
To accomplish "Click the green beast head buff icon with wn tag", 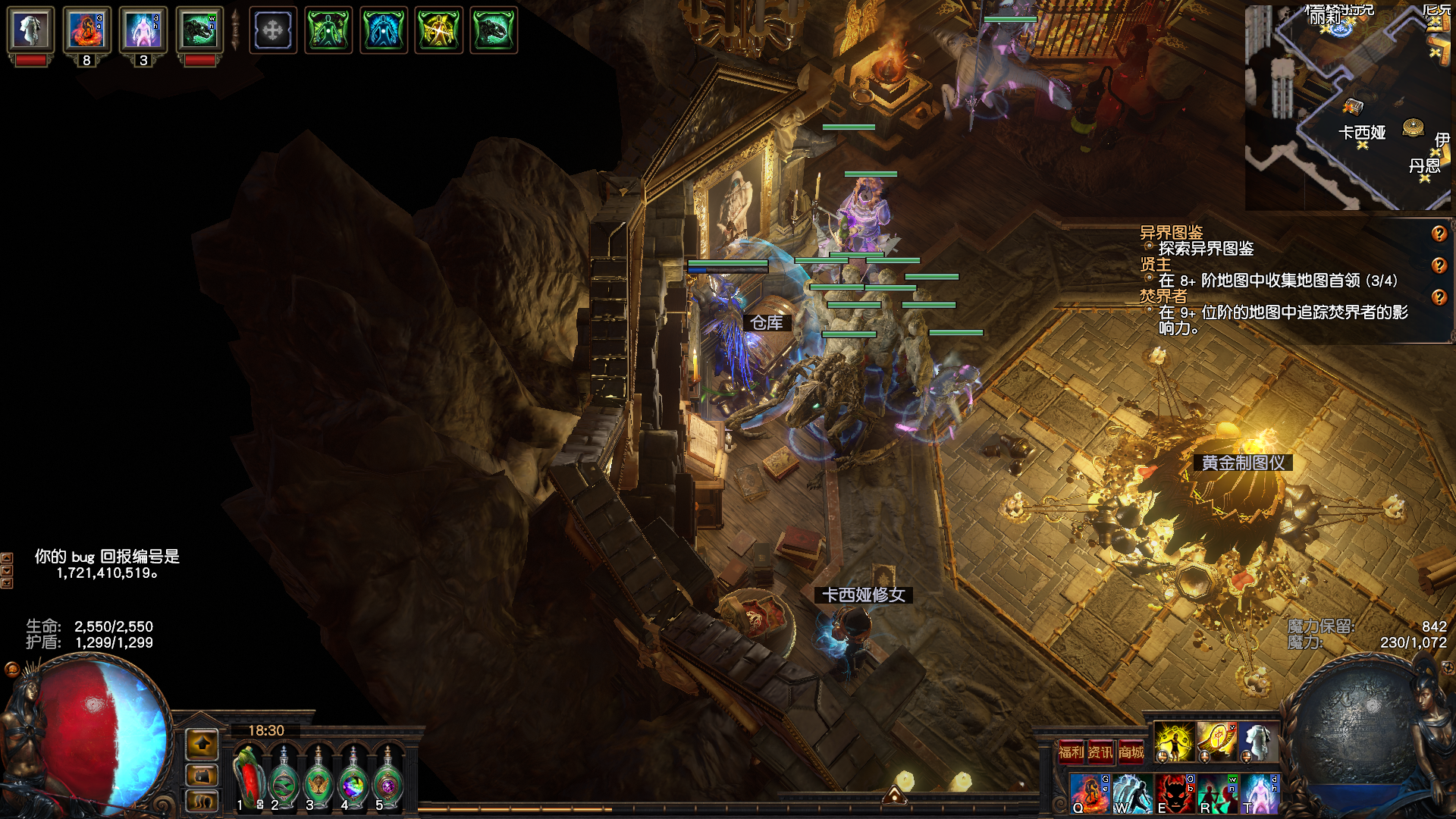I will 199,30.
